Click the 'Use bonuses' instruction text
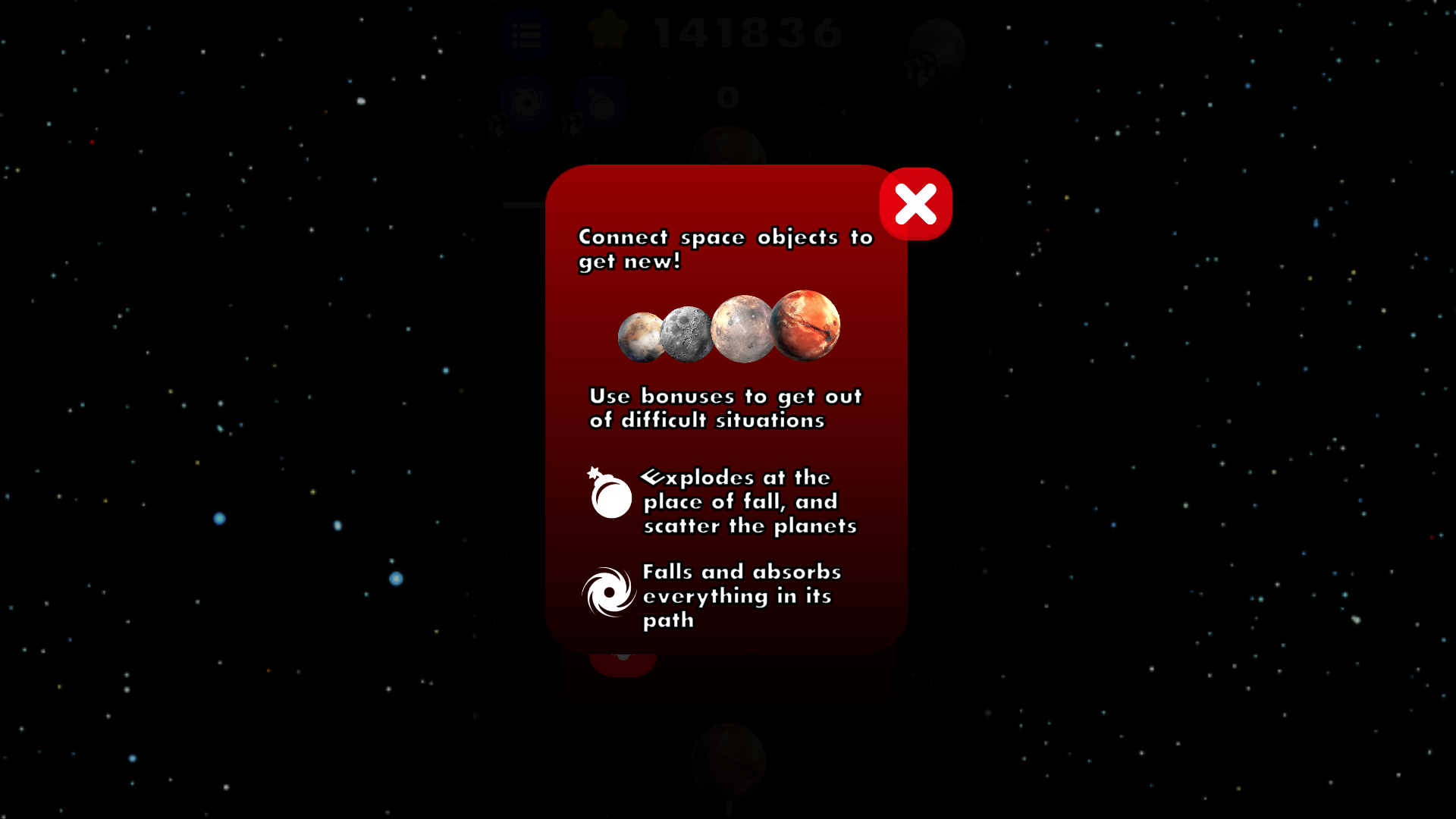This screenshot has width=1456, height=819. coord(726,408)
